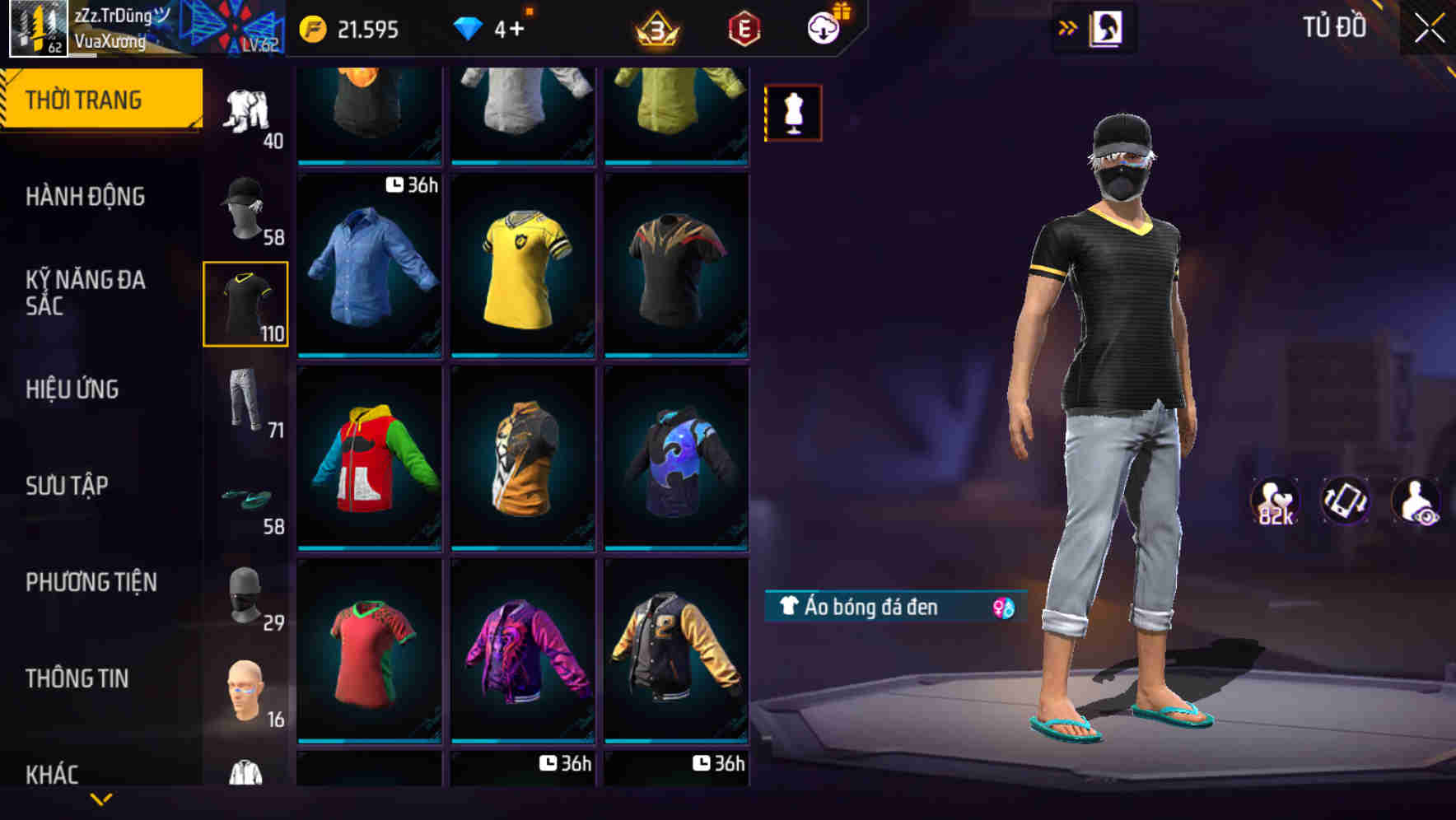
Task: Open the cap category icon labeled 58
Action: pos(245,206)
